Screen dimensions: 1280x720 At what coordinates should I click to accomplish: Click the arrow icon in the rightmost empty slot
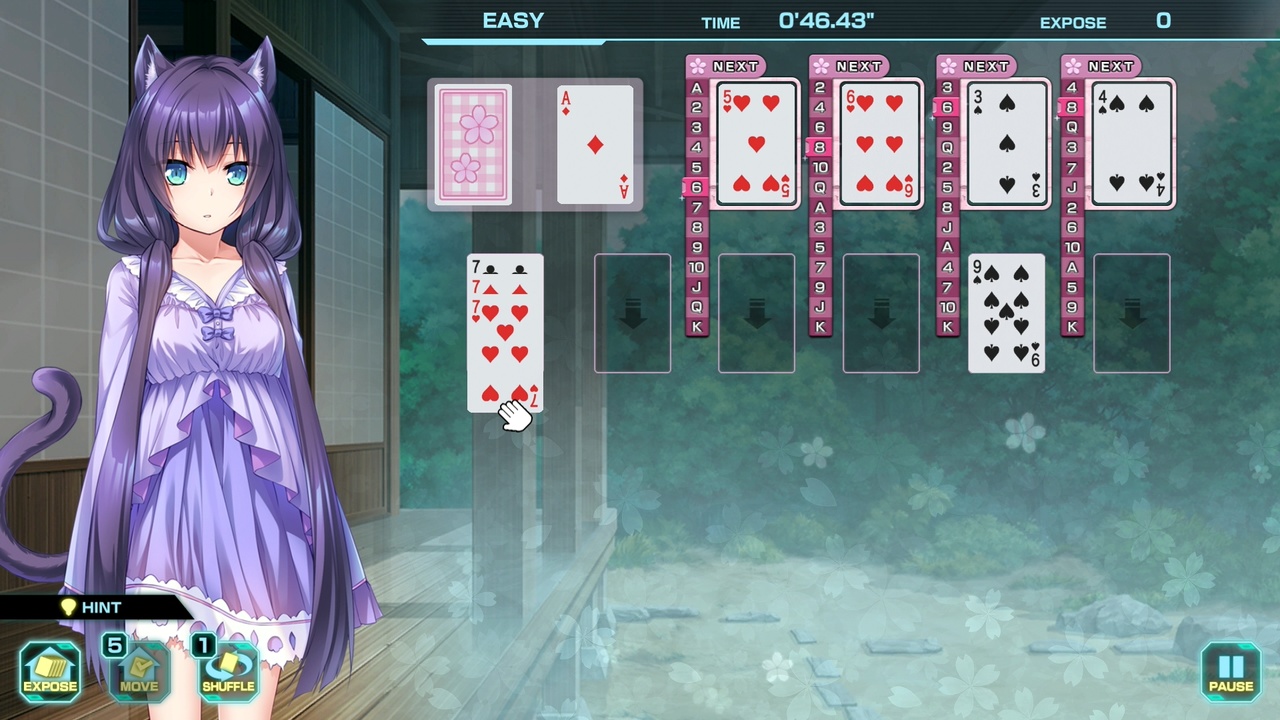pyautogui.click(x=1131, y=313)
